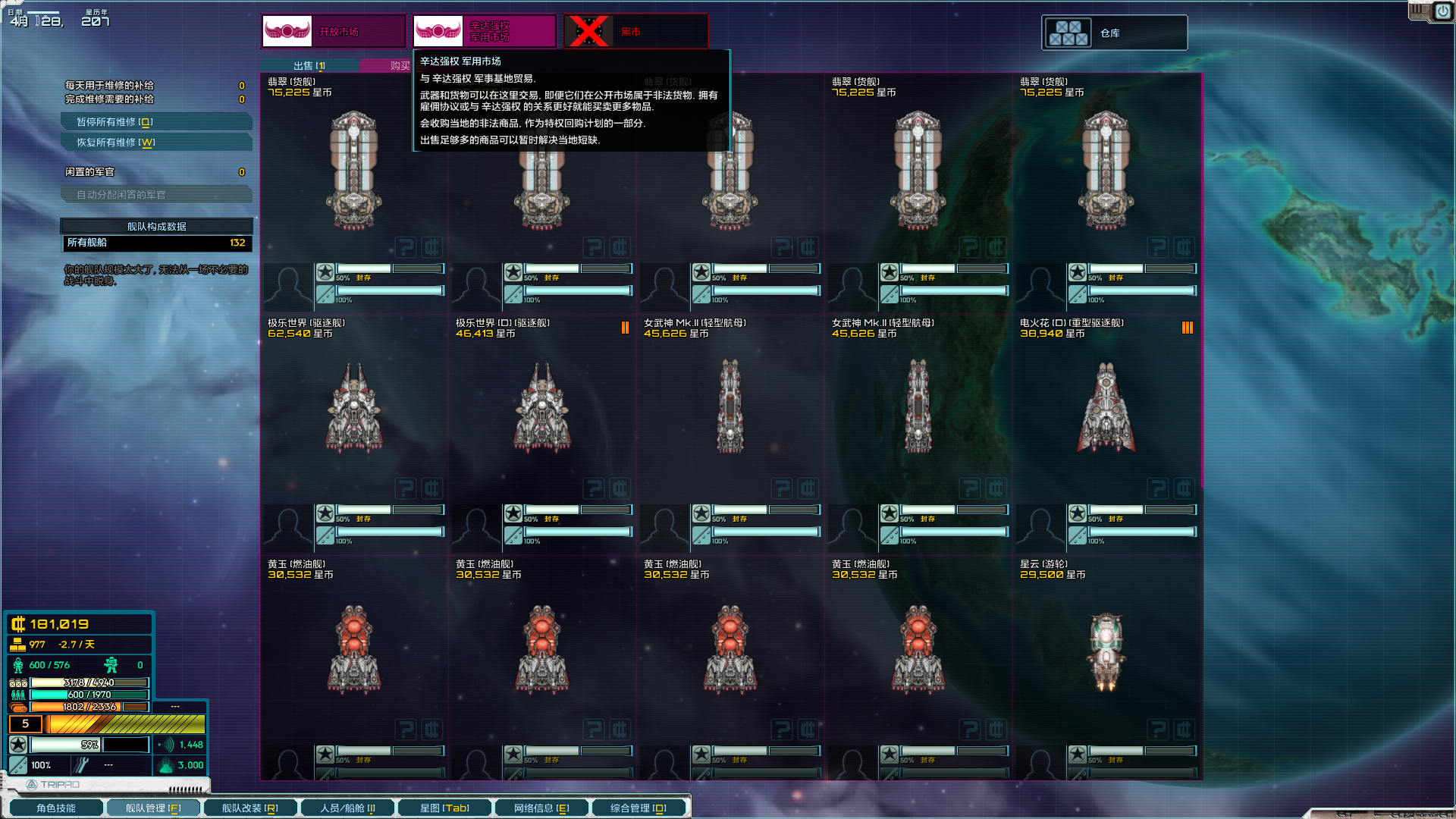This screenshot has height=819, width=1456.
Task: Switch to the 出售 sell tab
Action: coord(309,66)
